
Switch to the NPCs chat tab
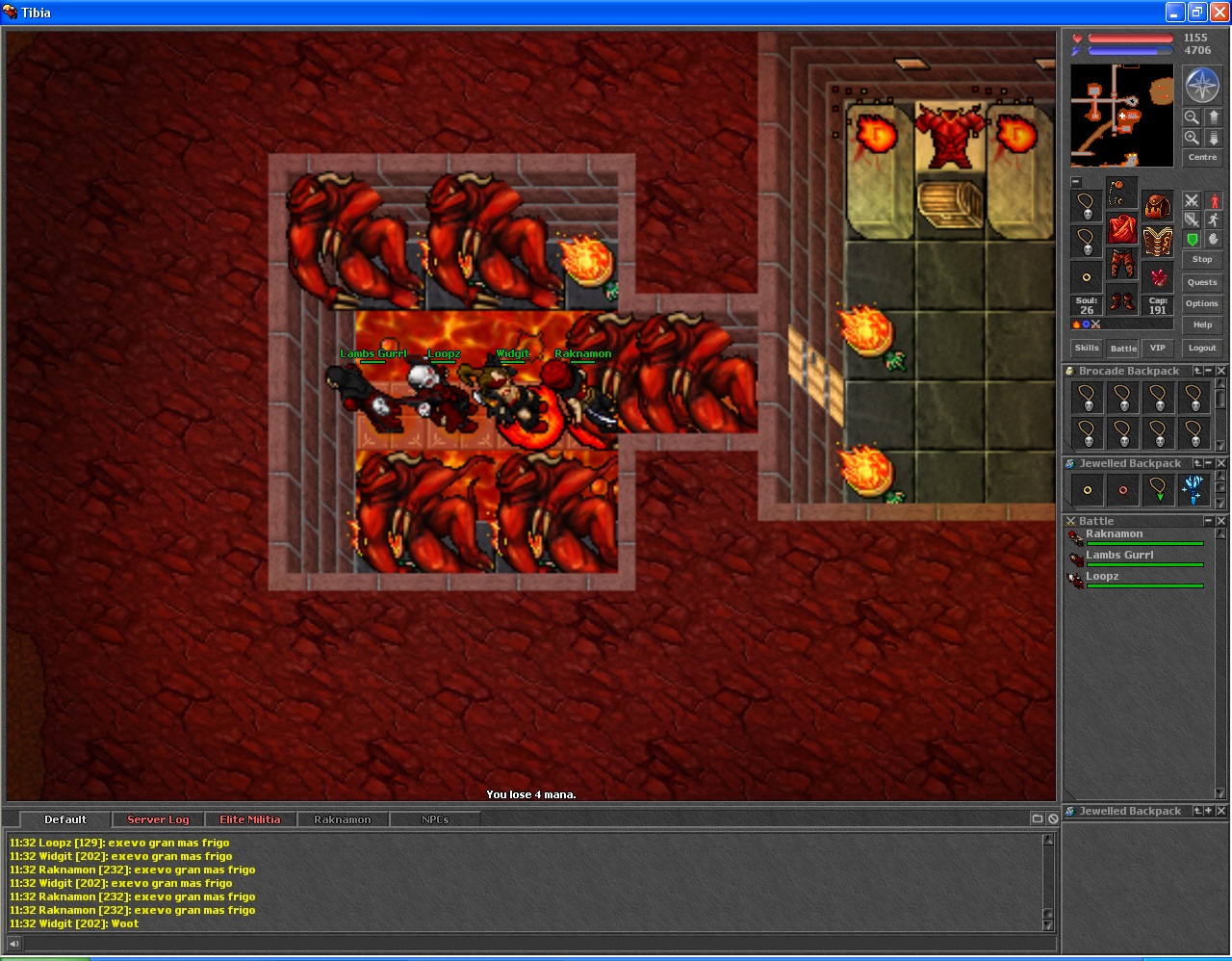click(435, 819)
